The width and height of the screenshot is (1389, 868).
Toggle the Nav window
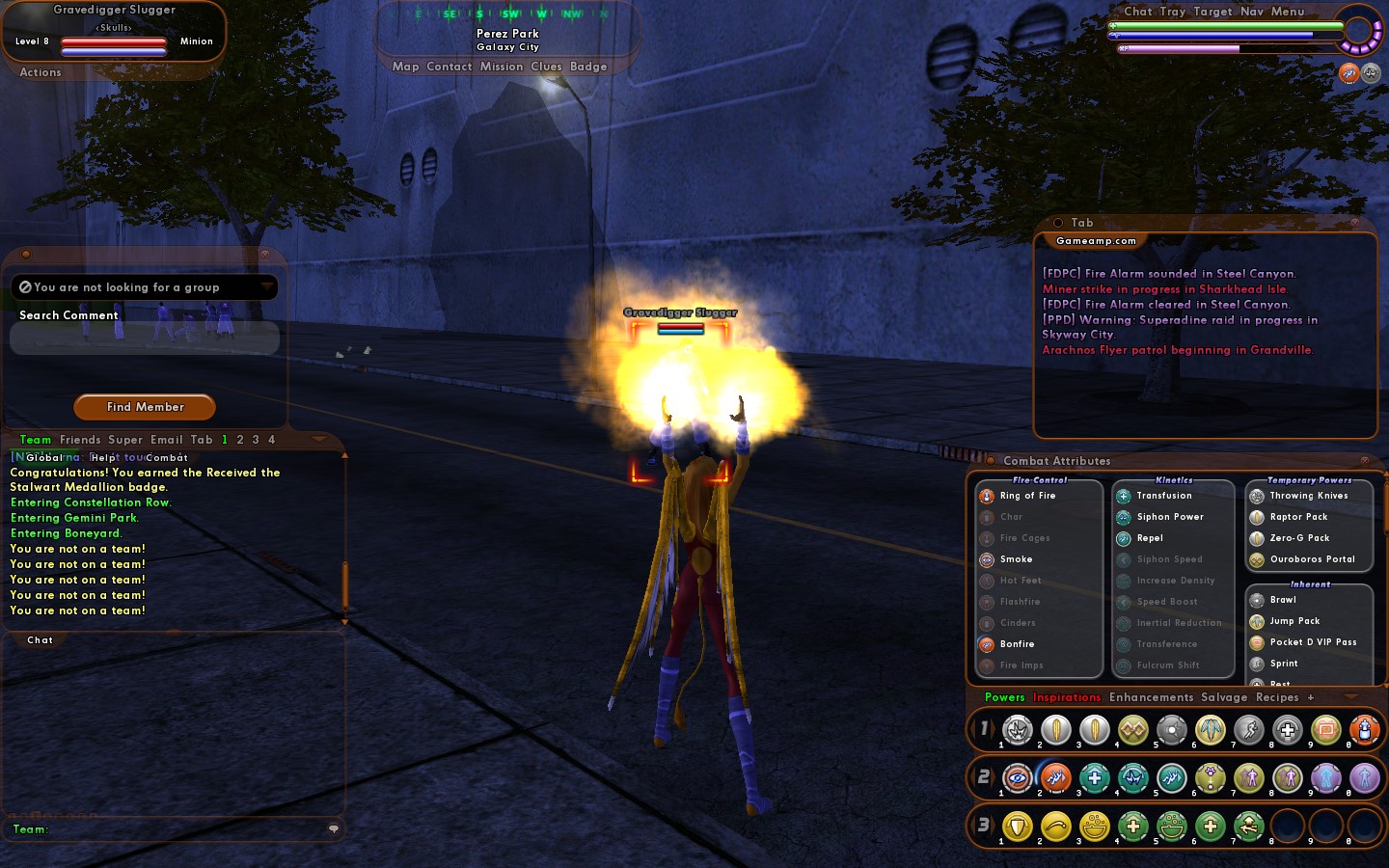pos(1251,12)
